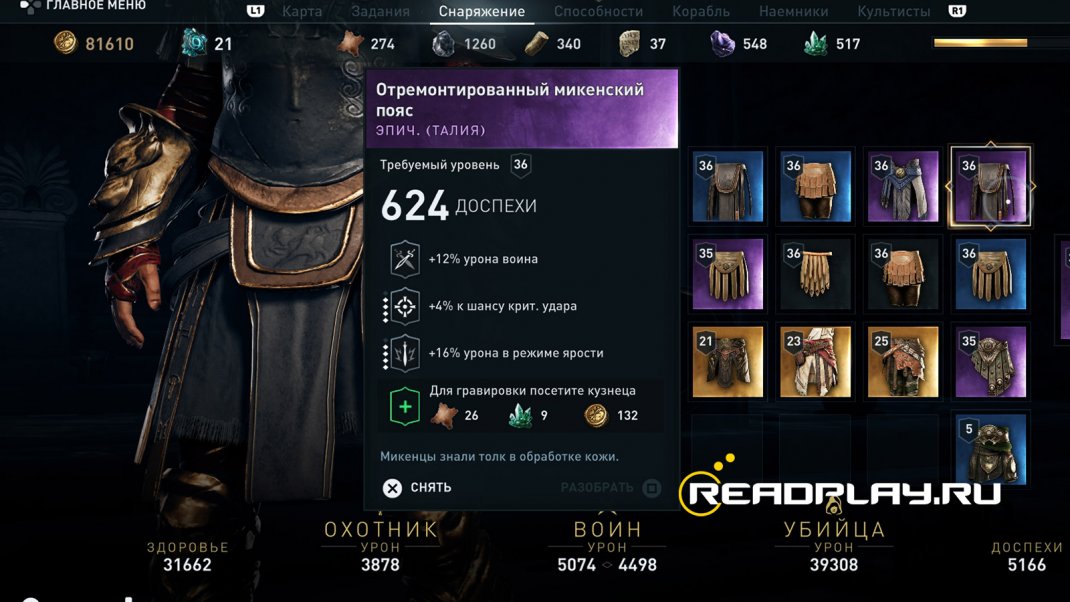Click the green plus engraving slot
The width and height of the screenshot is (1070, 602).
404,407
